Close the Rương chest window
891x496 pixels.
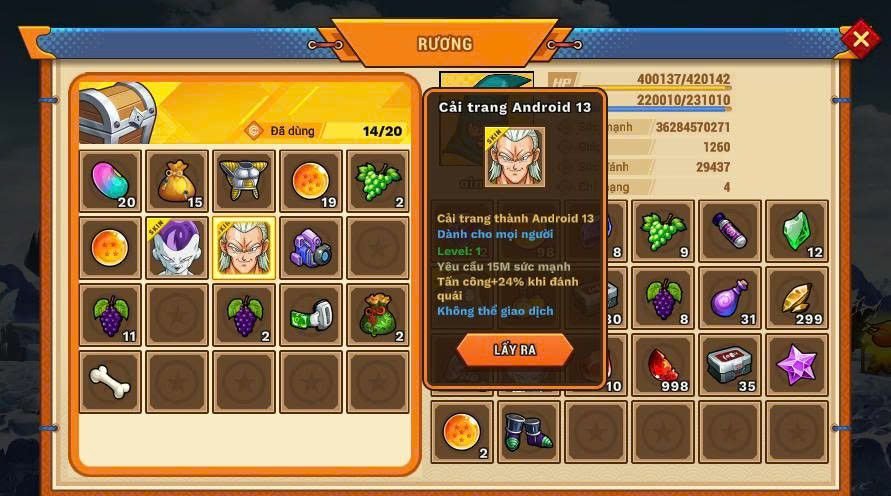[x=860, y=39]
